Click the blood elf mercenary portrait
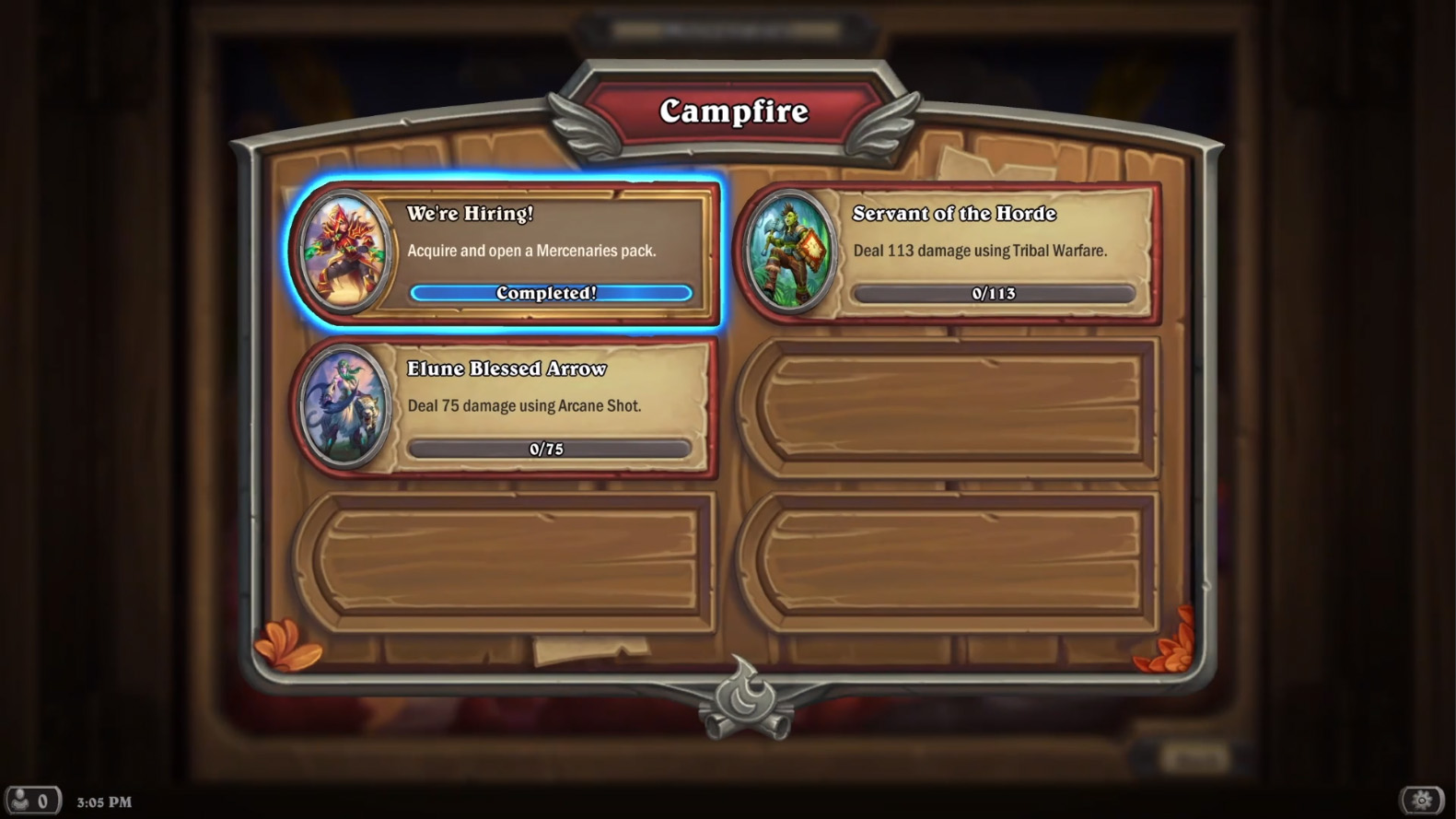 pyautogui.click(x=344, y=252)
